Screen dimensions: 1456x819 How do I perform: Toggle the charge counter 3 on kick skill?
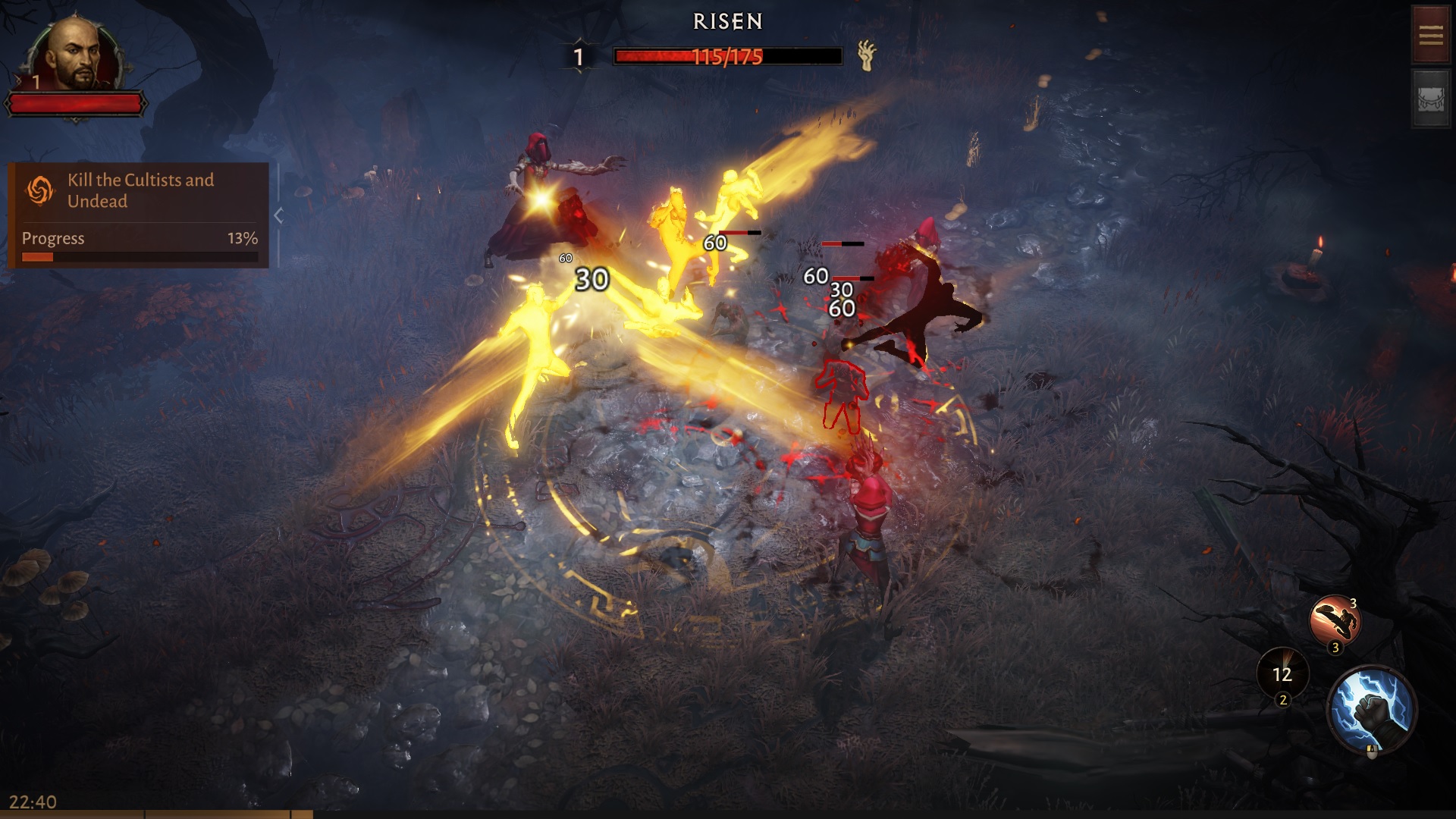pos(1335,647)
